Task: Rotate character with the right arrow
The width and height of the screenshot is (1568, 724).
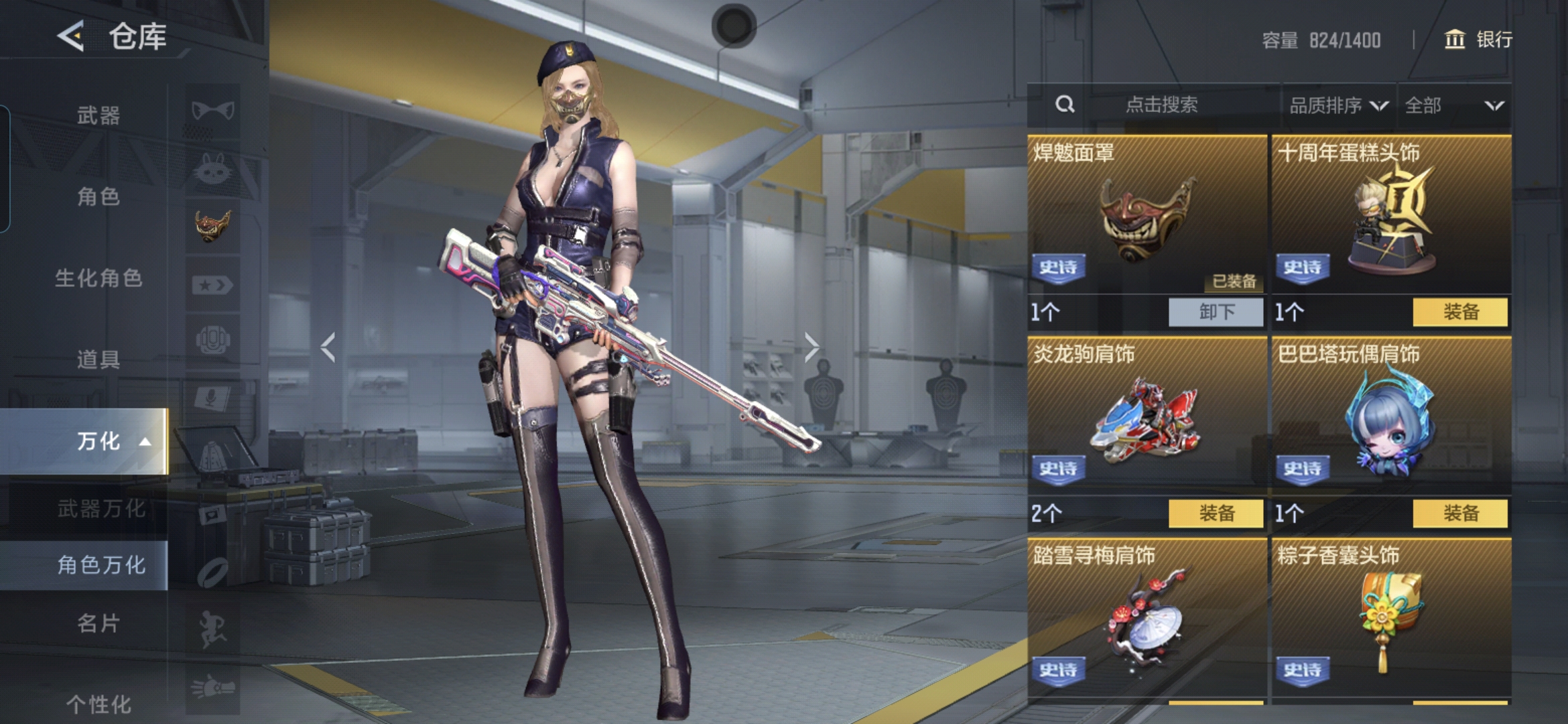Action: 811,347
